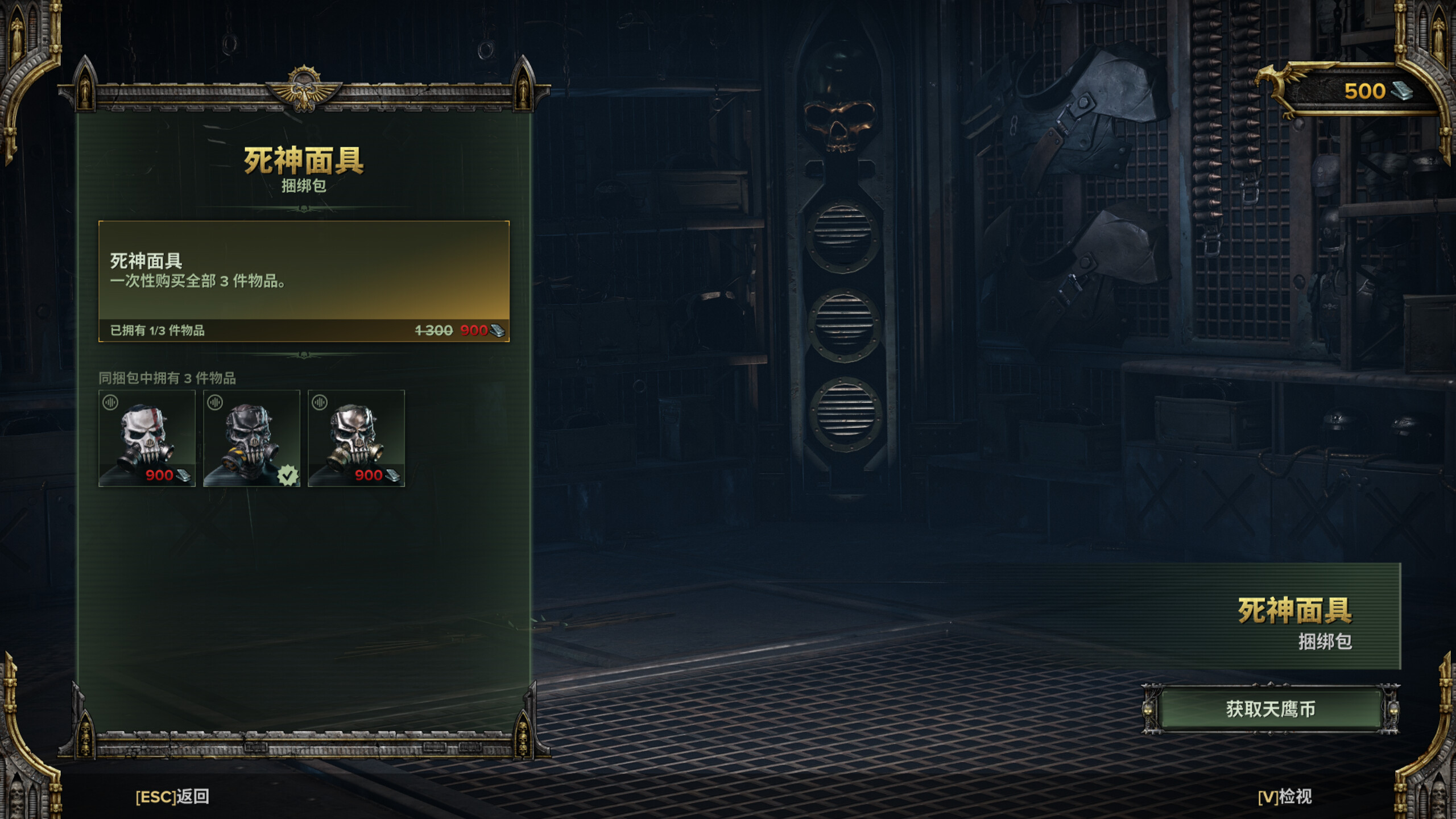Select the owned dark skull mask item

click(x=251, y=438)
